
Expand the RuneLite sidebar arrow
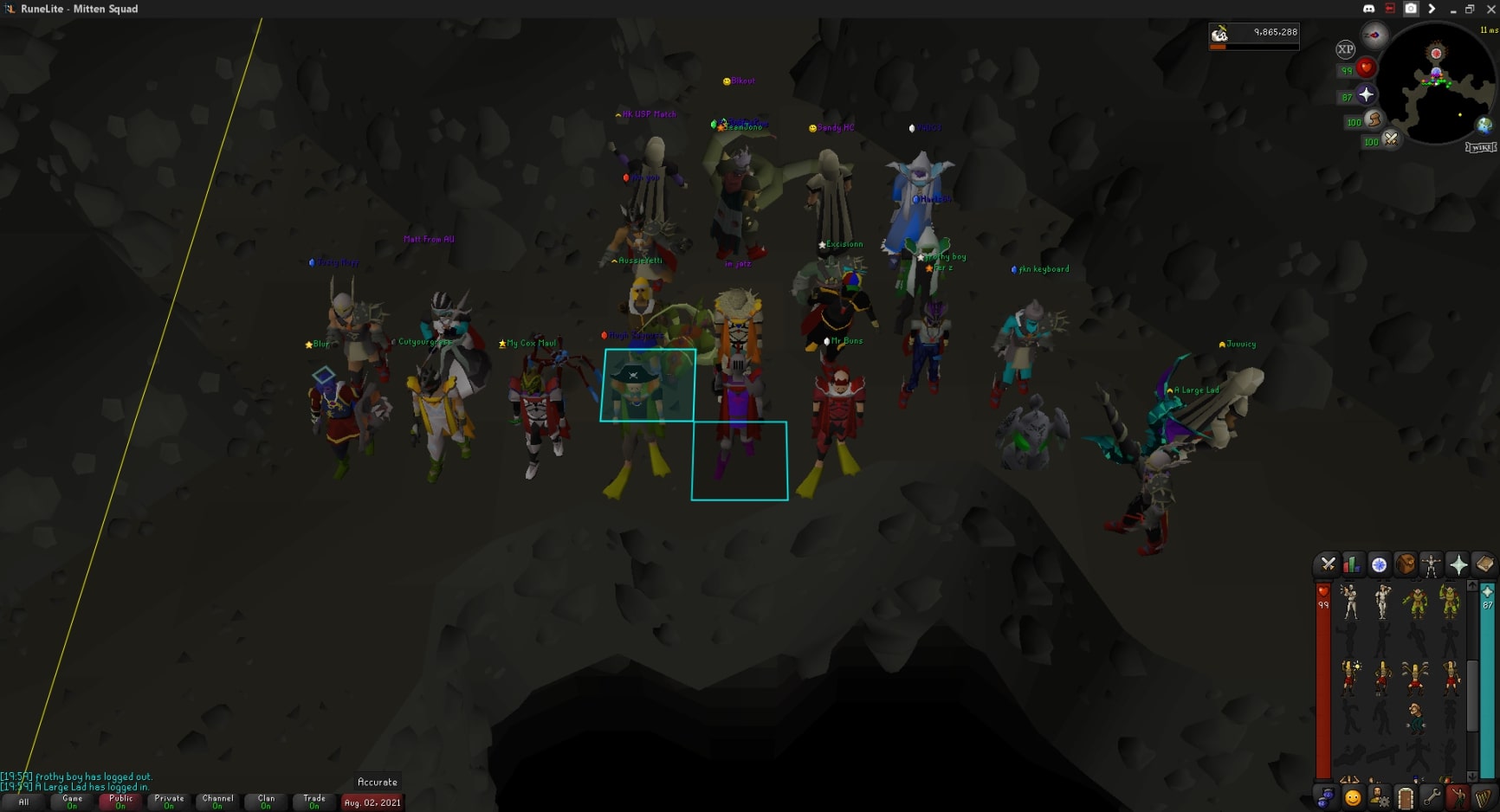1432,9
